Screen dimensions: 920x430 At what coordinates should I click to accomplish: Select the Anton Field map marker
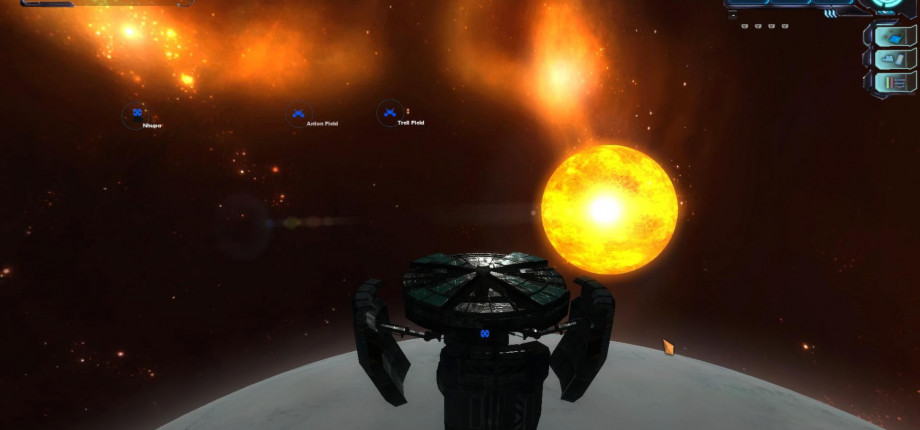tap(298, 114)
